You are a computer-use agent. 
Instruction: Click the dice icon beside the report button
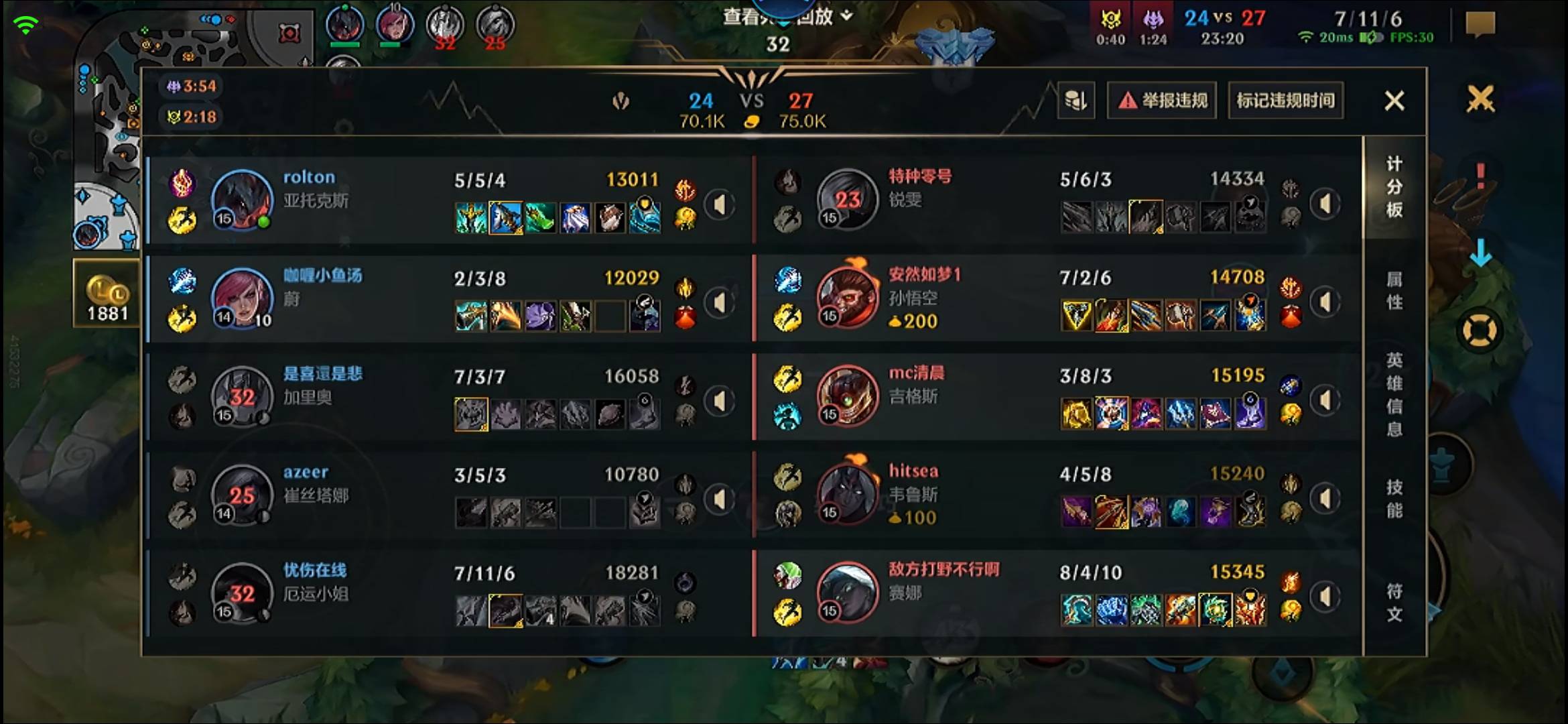[1076, 101]
